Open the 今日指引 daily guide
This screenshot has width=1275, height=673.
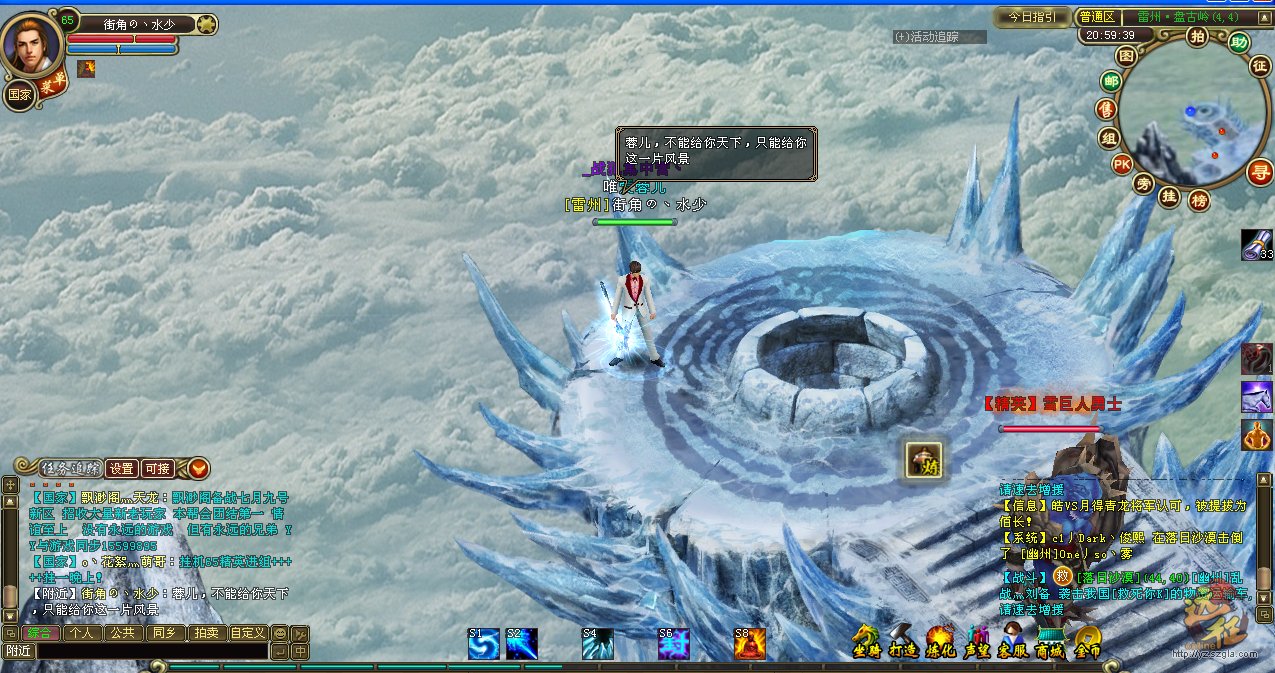pyautogui.click(x=1031, y=17)
